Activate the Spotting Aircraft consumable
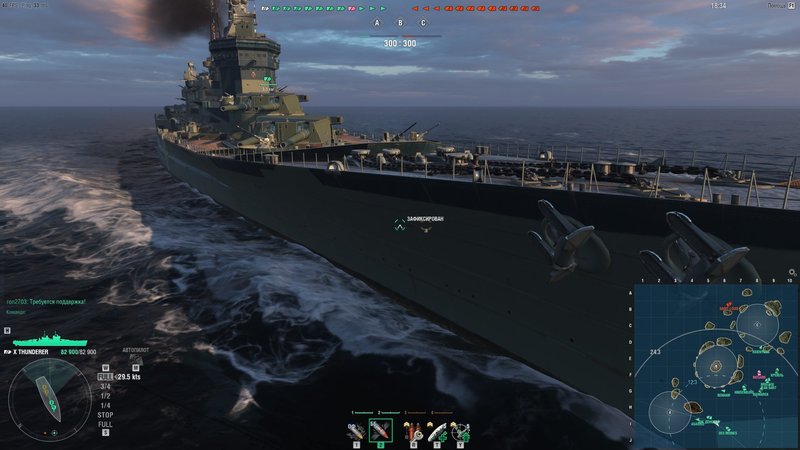Screen dimensions: 800x450 tap(462, 431)
